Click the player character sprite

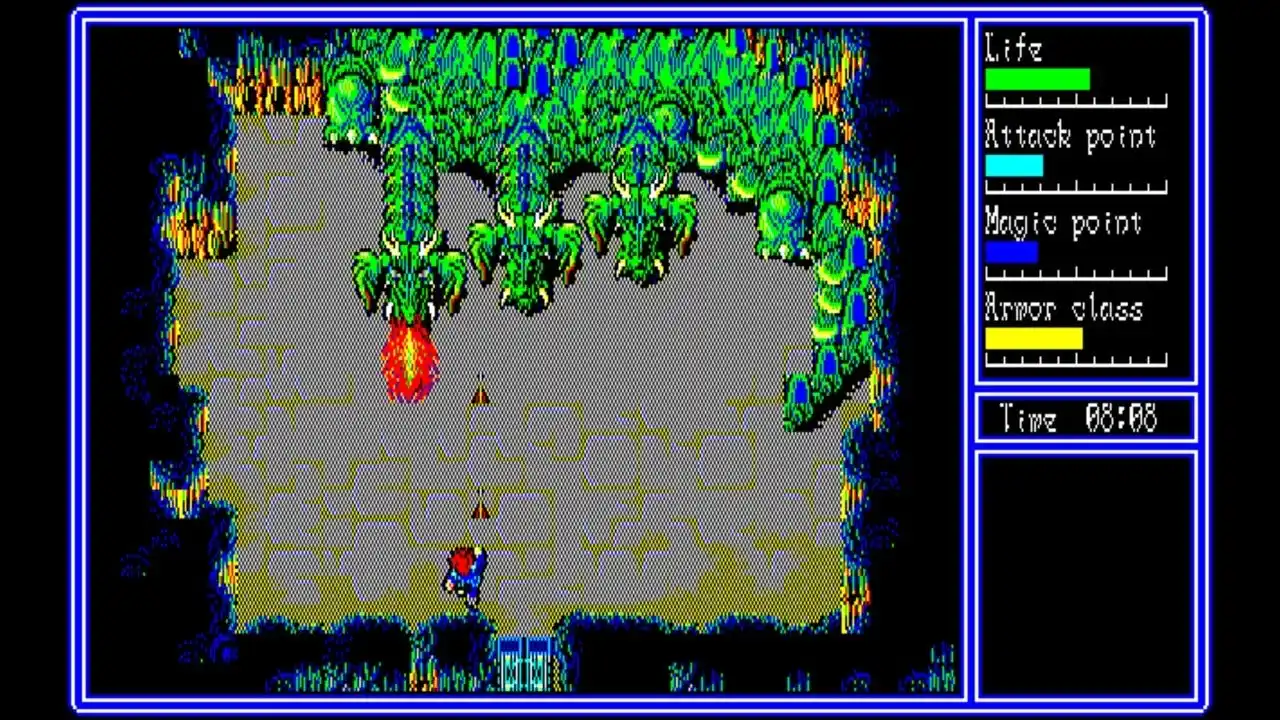click(465, 575)
